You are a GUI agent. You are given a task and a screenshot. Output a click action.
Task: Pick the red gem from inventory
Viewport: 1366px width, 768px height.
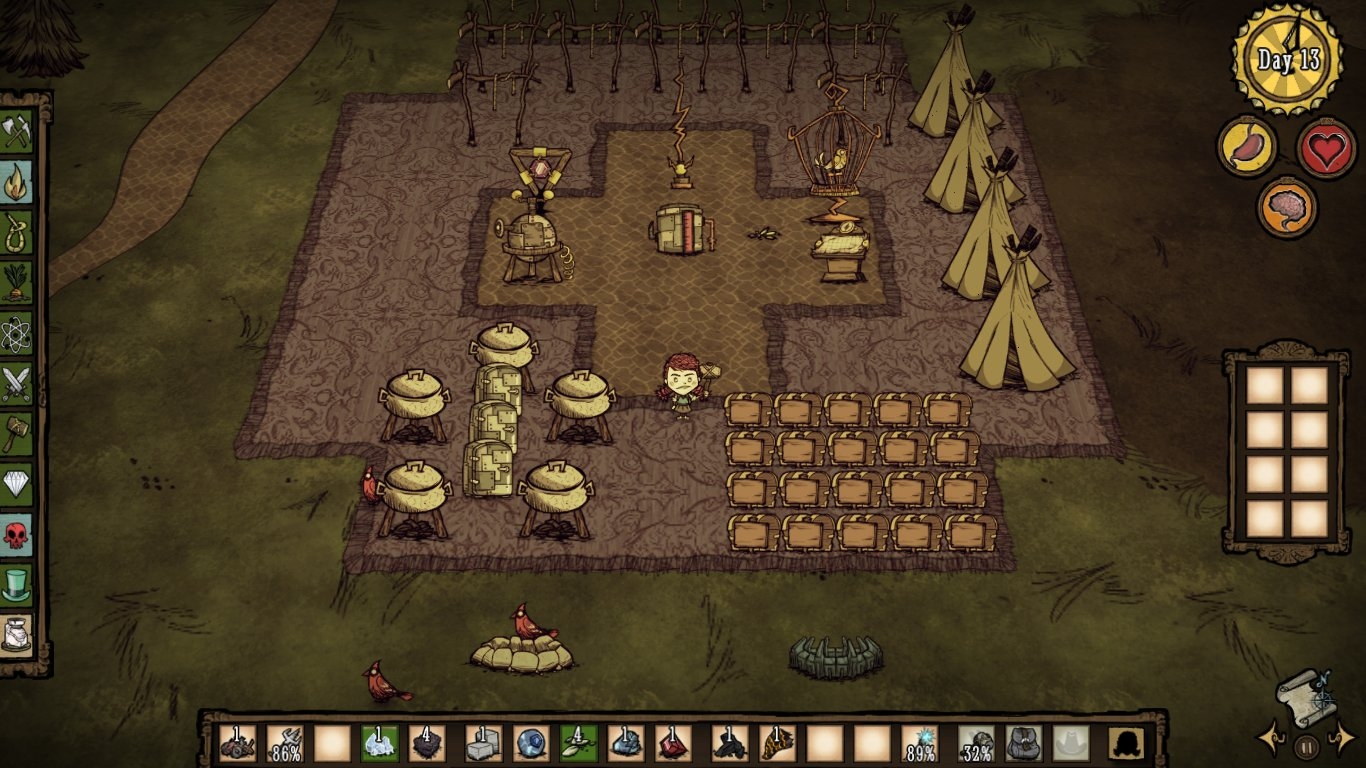(674, 743)
